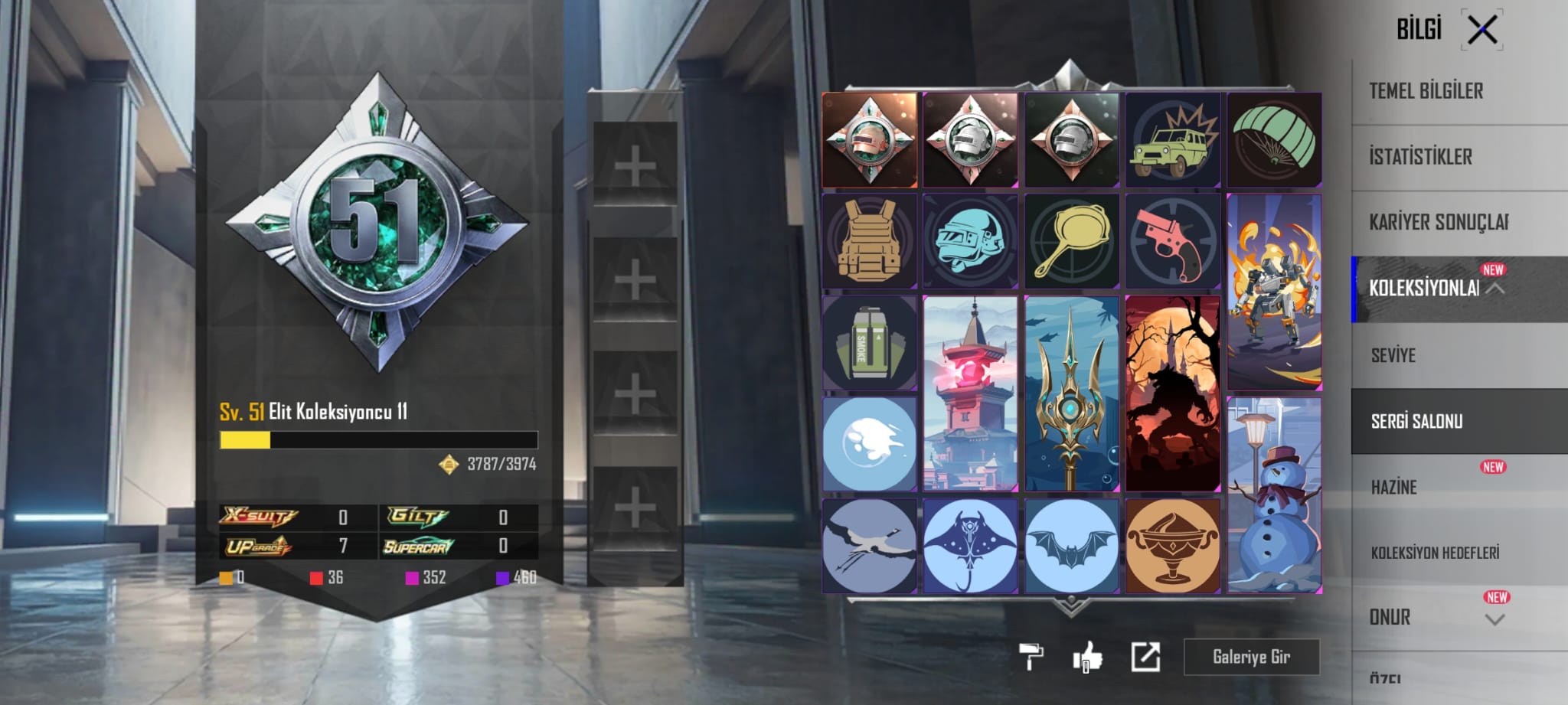Choose the snowman artwork tile

tap(1274, 494)
